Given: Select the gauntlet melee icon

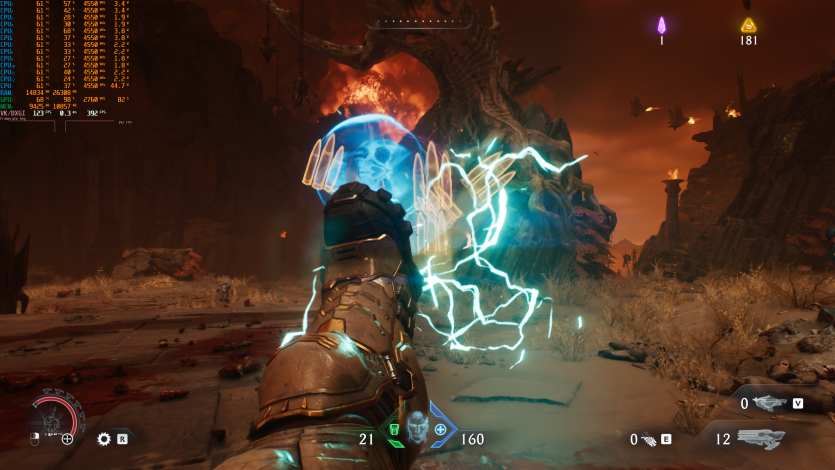Looking at the screenshot, I should coord(648,439).
